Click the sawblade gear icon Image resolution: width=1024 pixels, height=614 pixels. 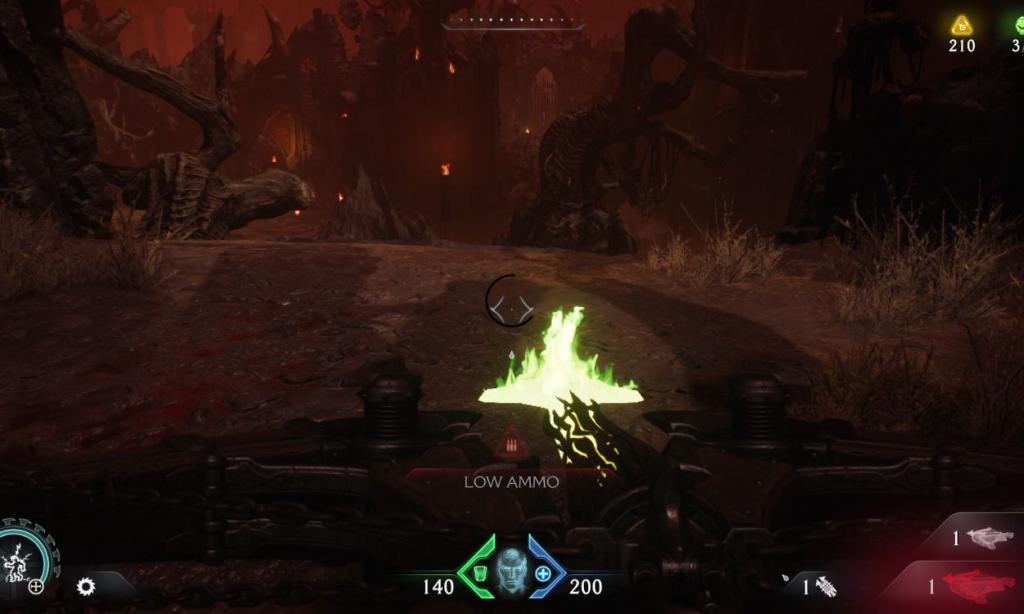(86, 586)
